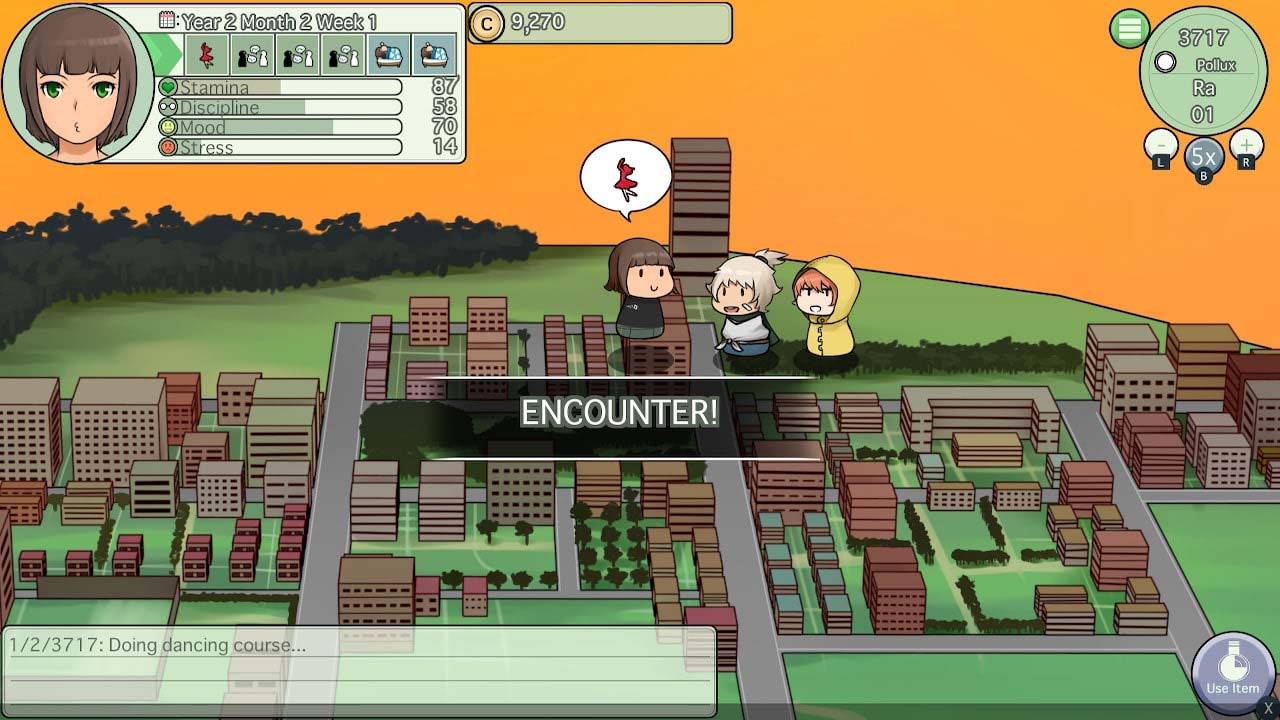Select the dancing course icon in schedule
Viewport: 1280px width, 720px height.
(x=207, y=56)
